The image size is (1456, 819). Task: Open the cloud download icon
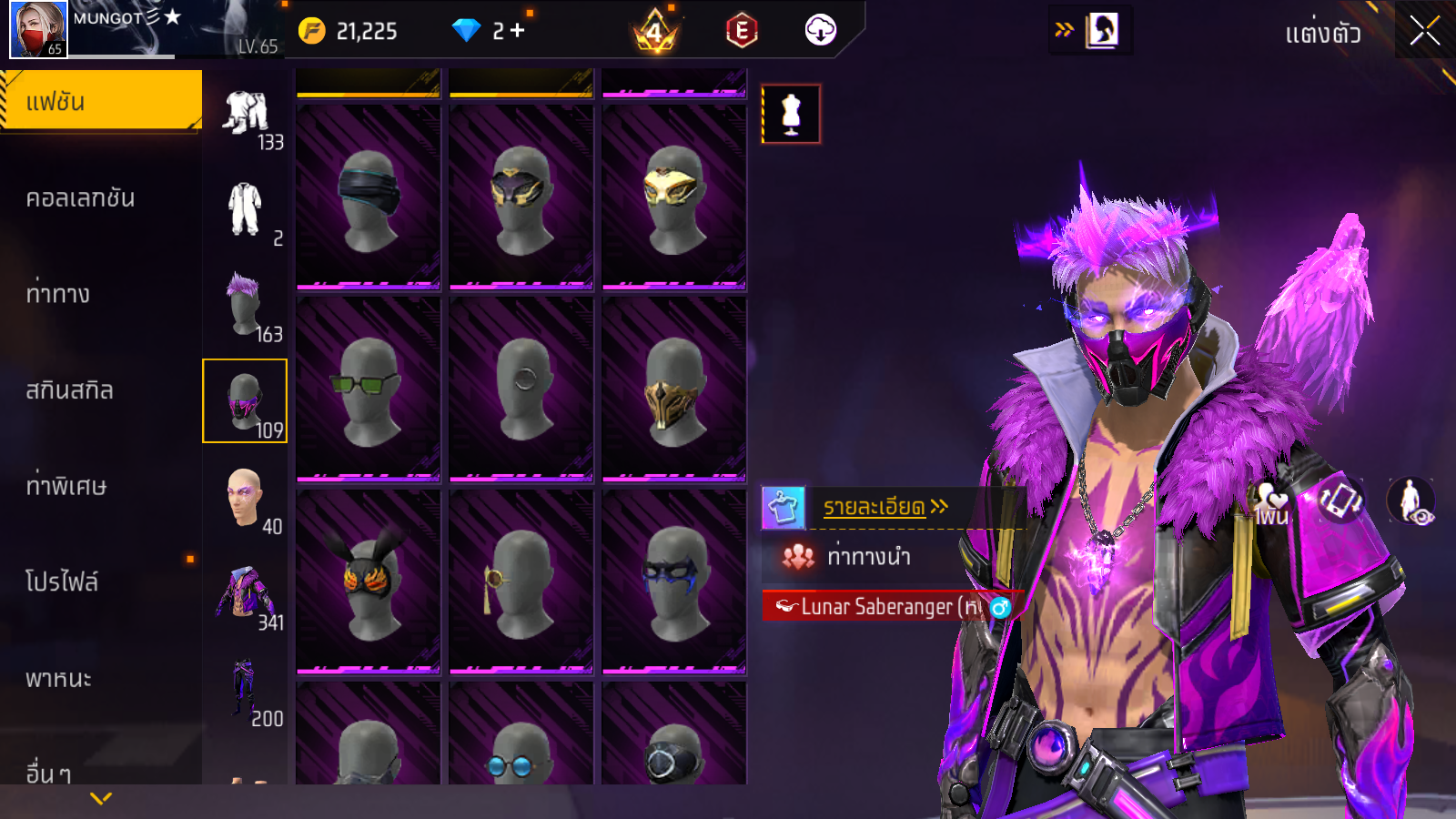click(x=820, y=31)
